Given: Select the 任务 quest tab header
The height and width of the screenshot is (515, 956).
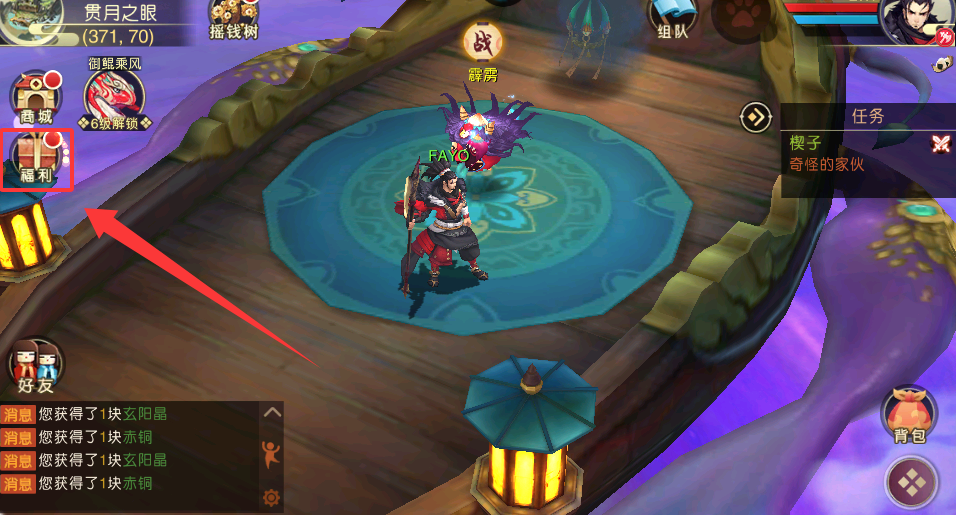Looking at the screenshot, I should coord(867,116).
